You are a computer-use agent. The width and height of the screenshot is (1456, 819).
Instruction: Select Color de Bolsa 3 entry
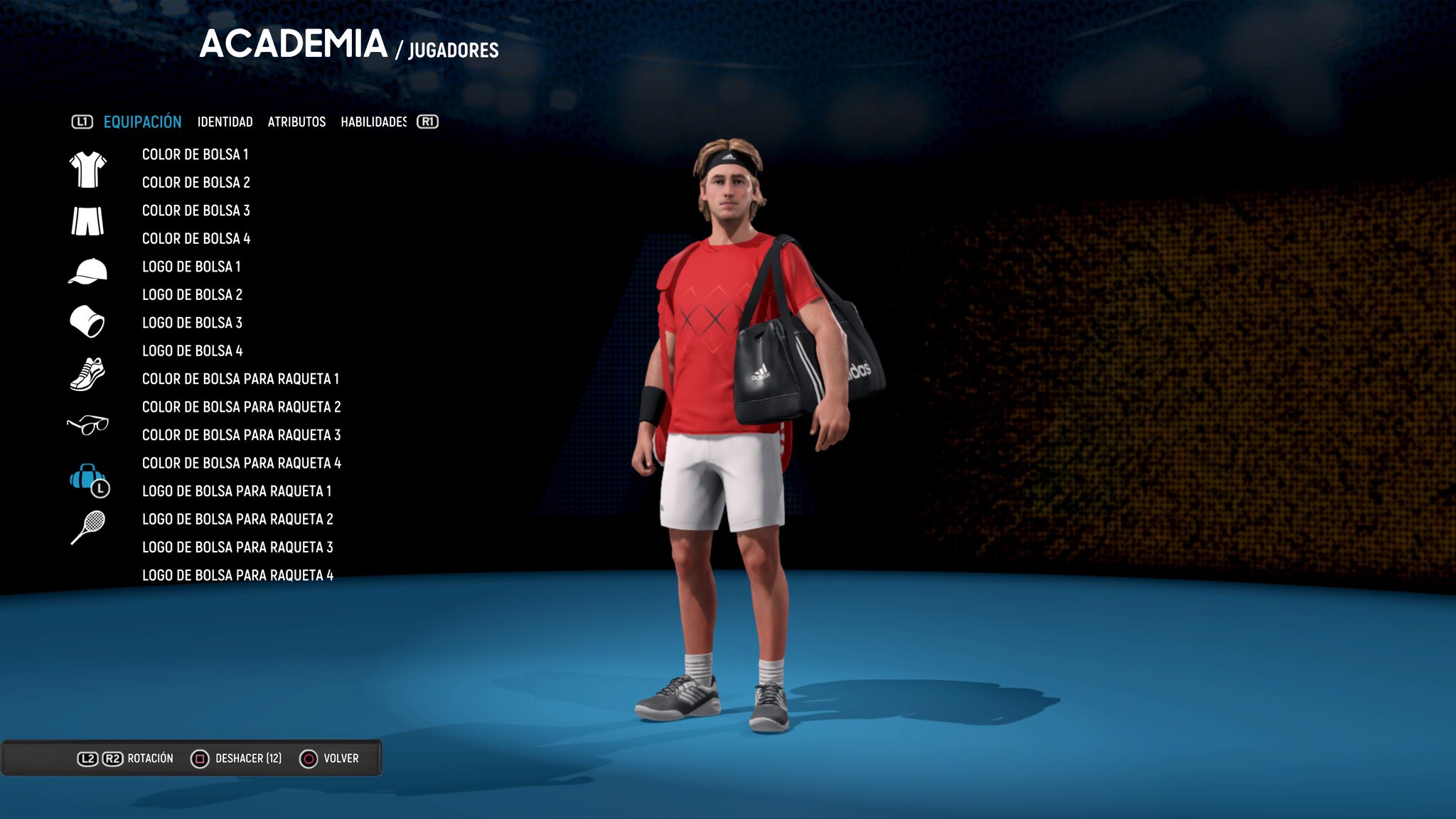196,211
